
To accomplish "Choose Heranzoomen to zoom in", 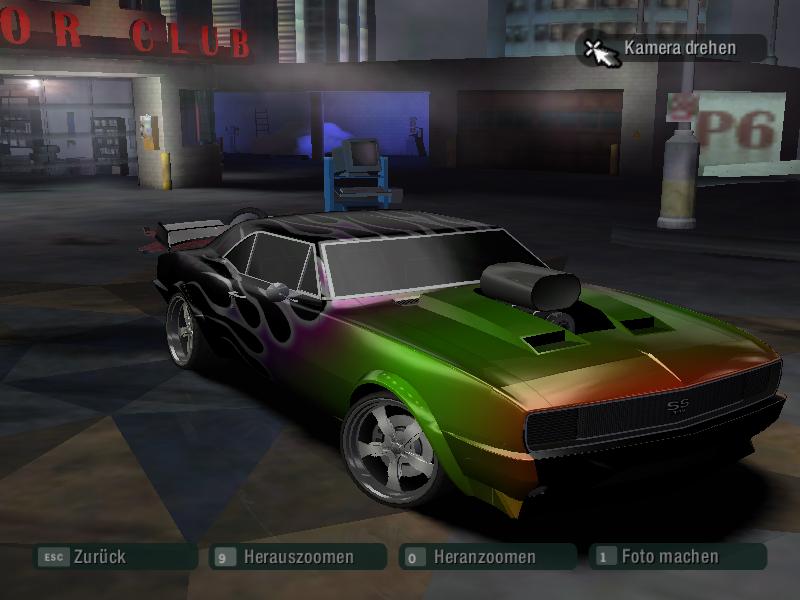I will pyautogui.click(x=485, y=557).
